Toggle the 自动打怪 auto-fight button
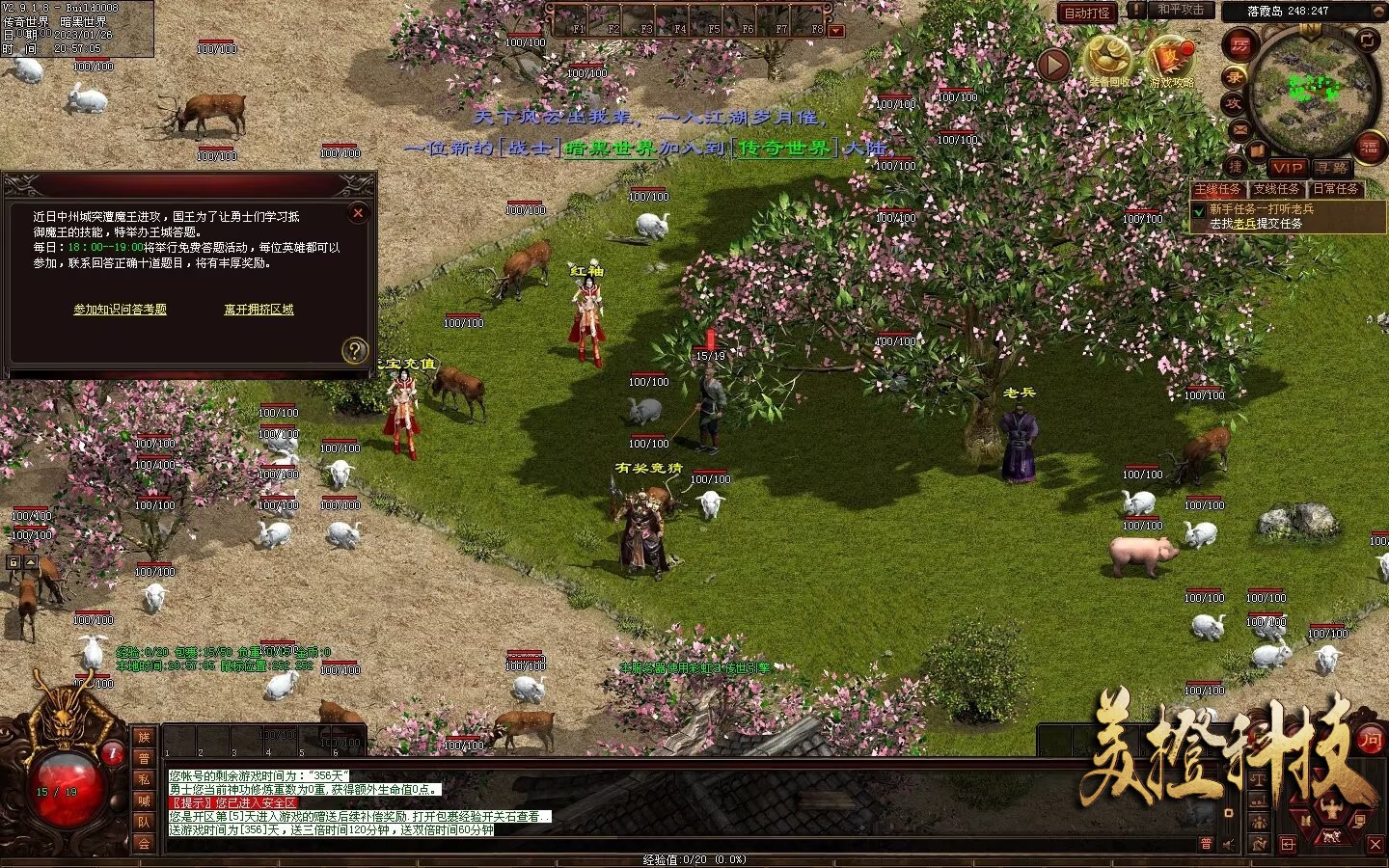 coord(1087,13)
